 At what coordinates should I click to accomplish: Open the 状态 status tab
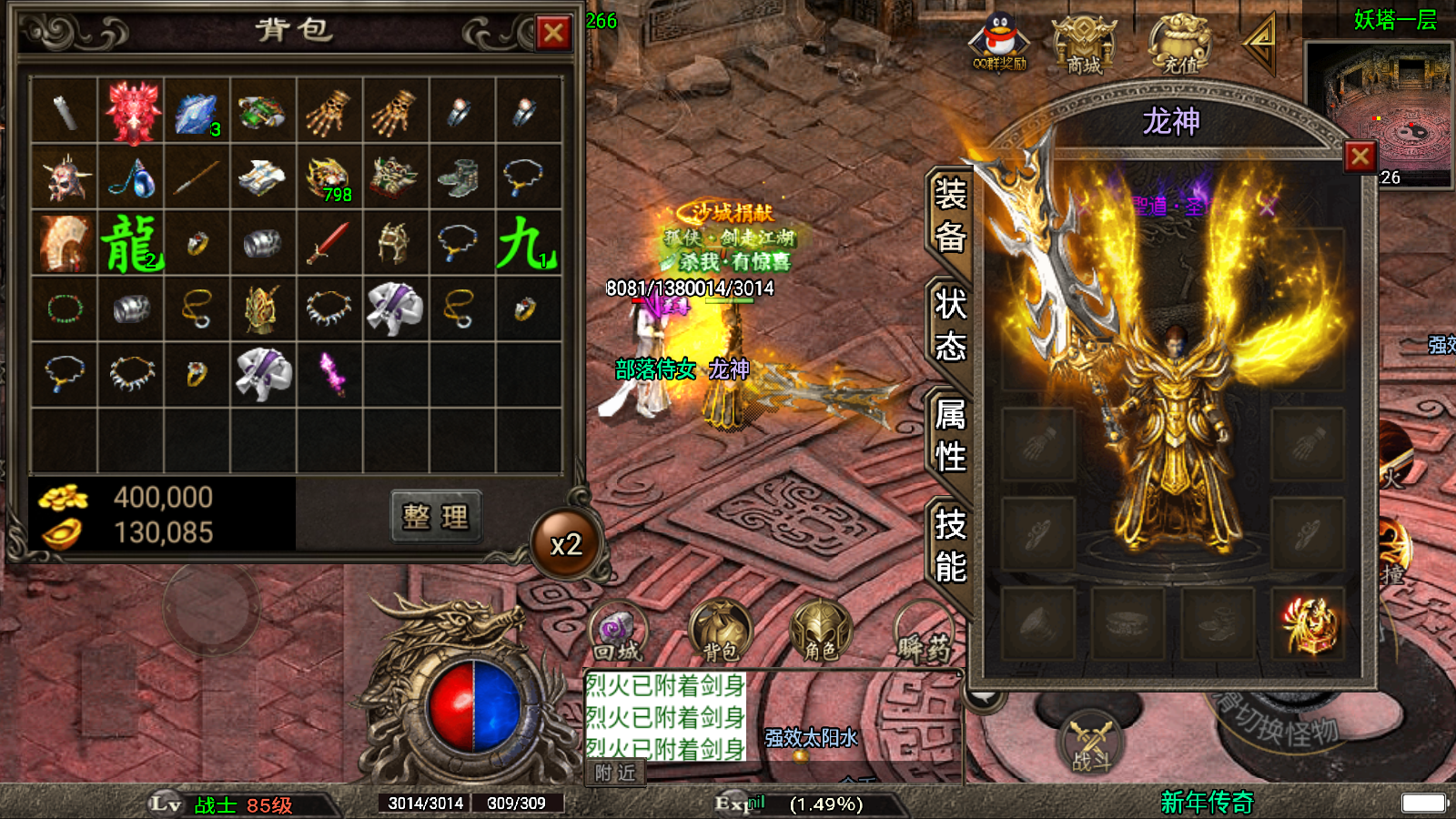(x=950, y=325)
